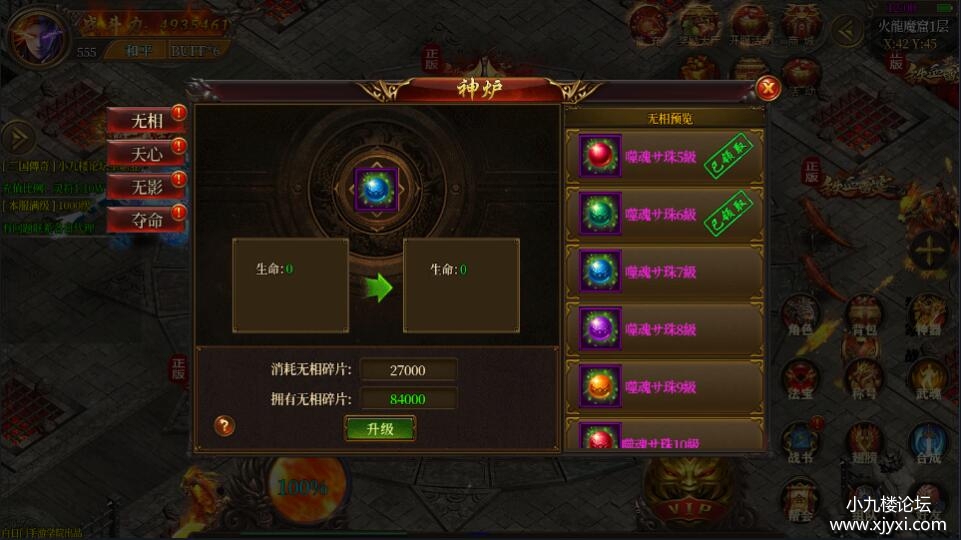Open the question mark help button

click(225, 426)
